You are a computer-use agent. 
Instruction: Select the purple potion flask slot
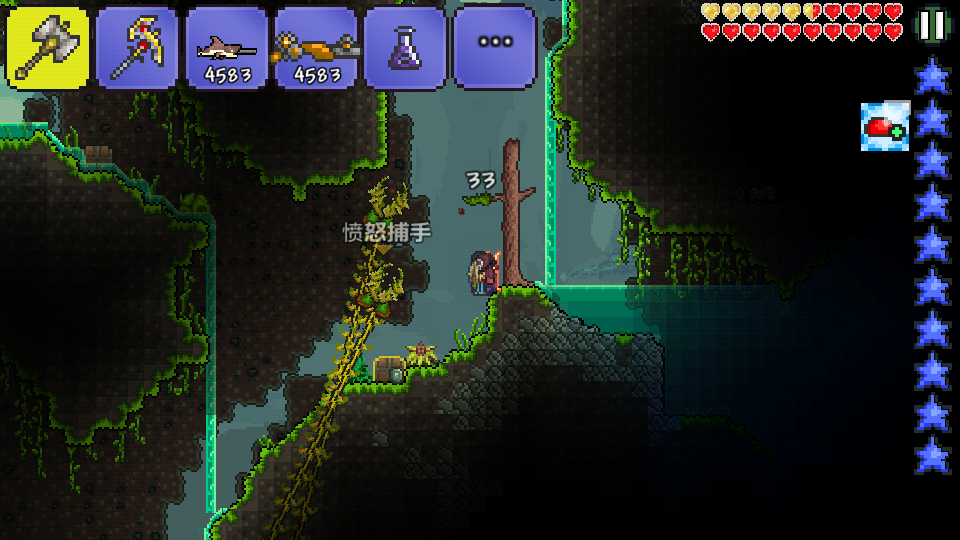click(405, 47)
